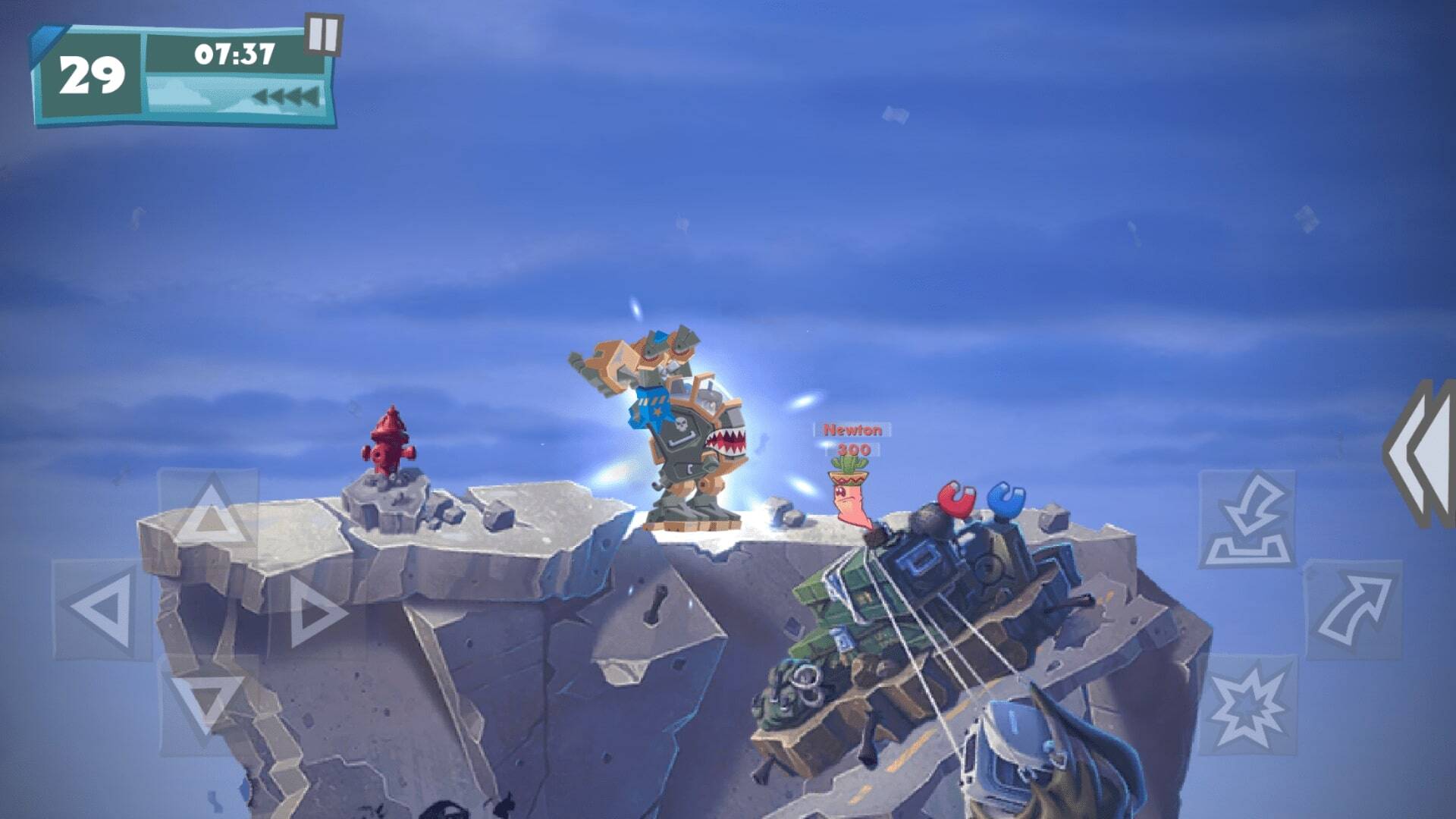The height and width of the screenshot is (819, 1456).
Task: Open the weapon panel with the double chevron
Action: click(x=1420, y=455)
